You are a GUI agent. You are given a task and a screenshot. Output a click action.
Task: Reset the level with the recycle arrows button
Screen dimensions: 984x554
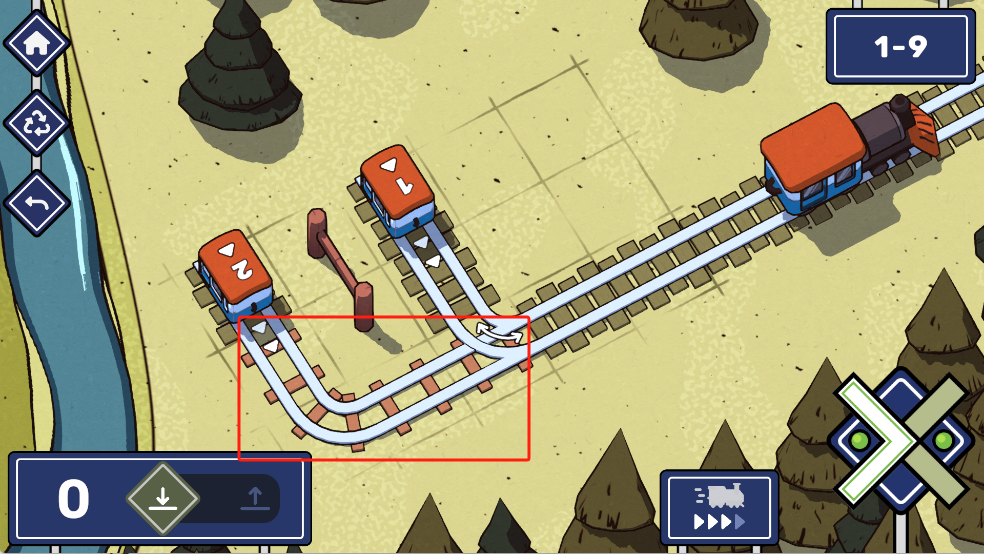pos(37,124)
